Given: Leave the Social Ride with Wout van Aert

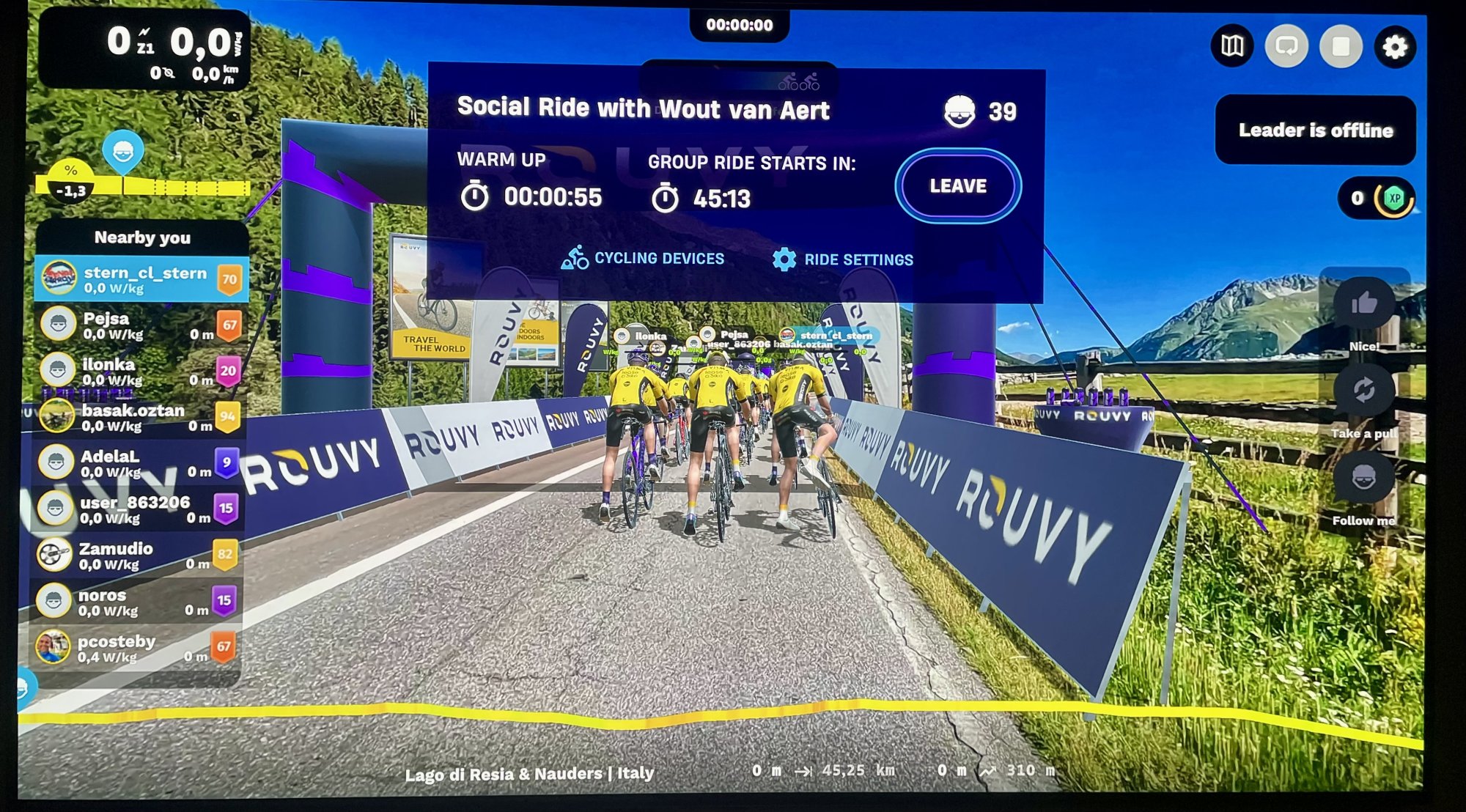Looking at the screenshot, I should pyautogui.click(x=957, y=186).
